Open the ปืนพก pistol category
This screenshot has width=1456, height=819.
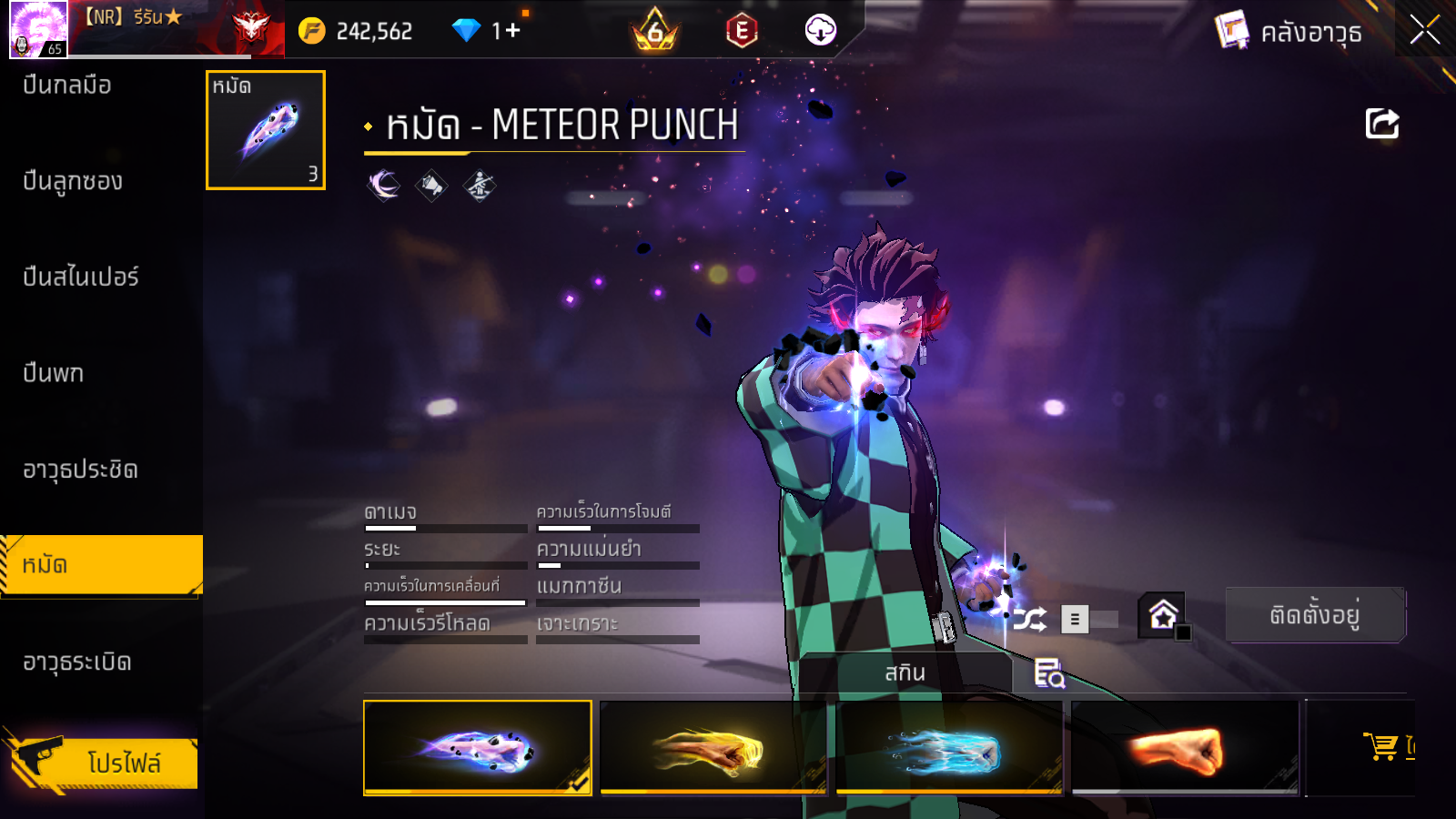click(53, 373)
